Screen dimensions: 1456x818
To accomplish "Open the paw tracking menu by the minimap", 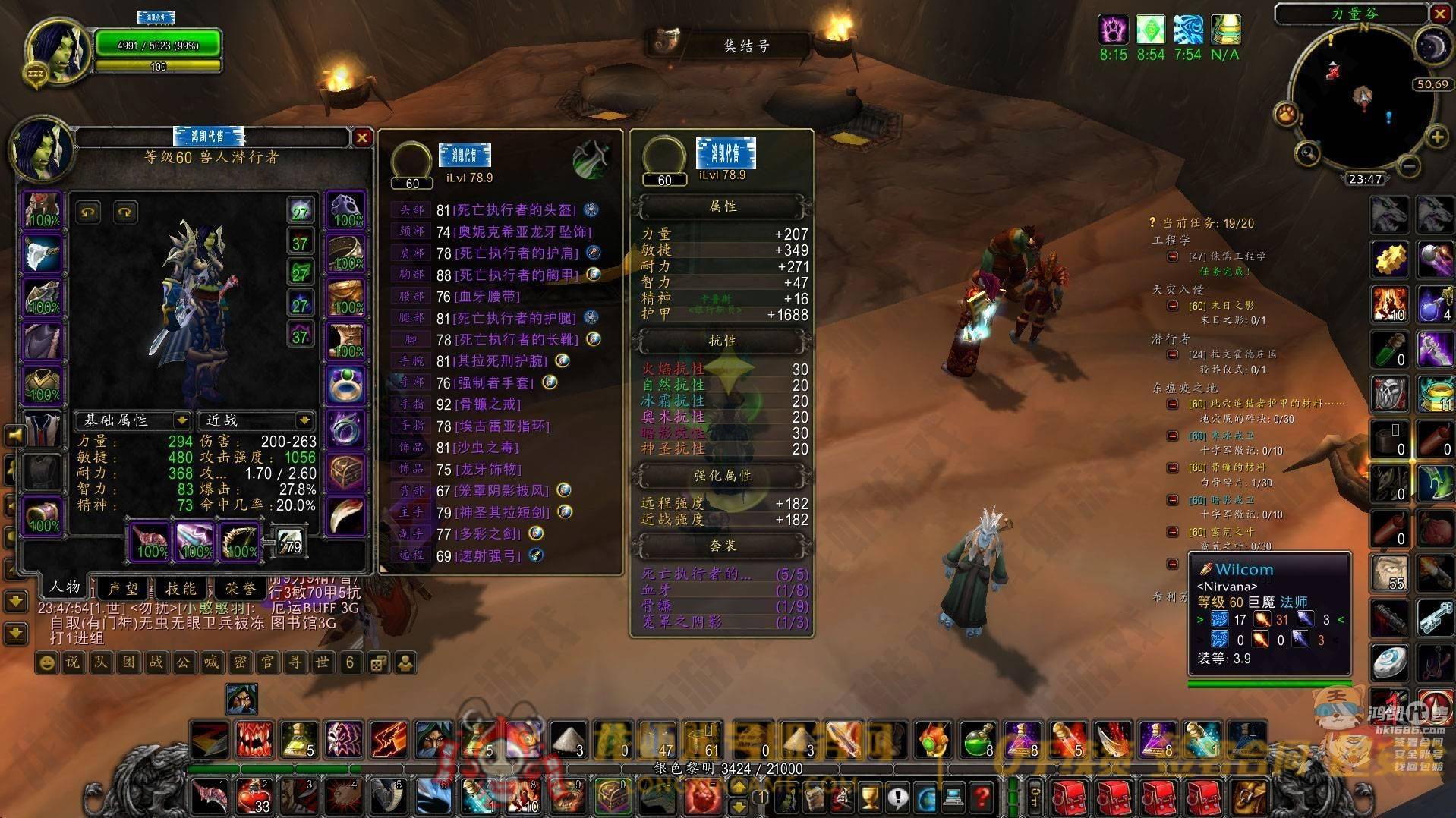I will [x=1286, y=115].
